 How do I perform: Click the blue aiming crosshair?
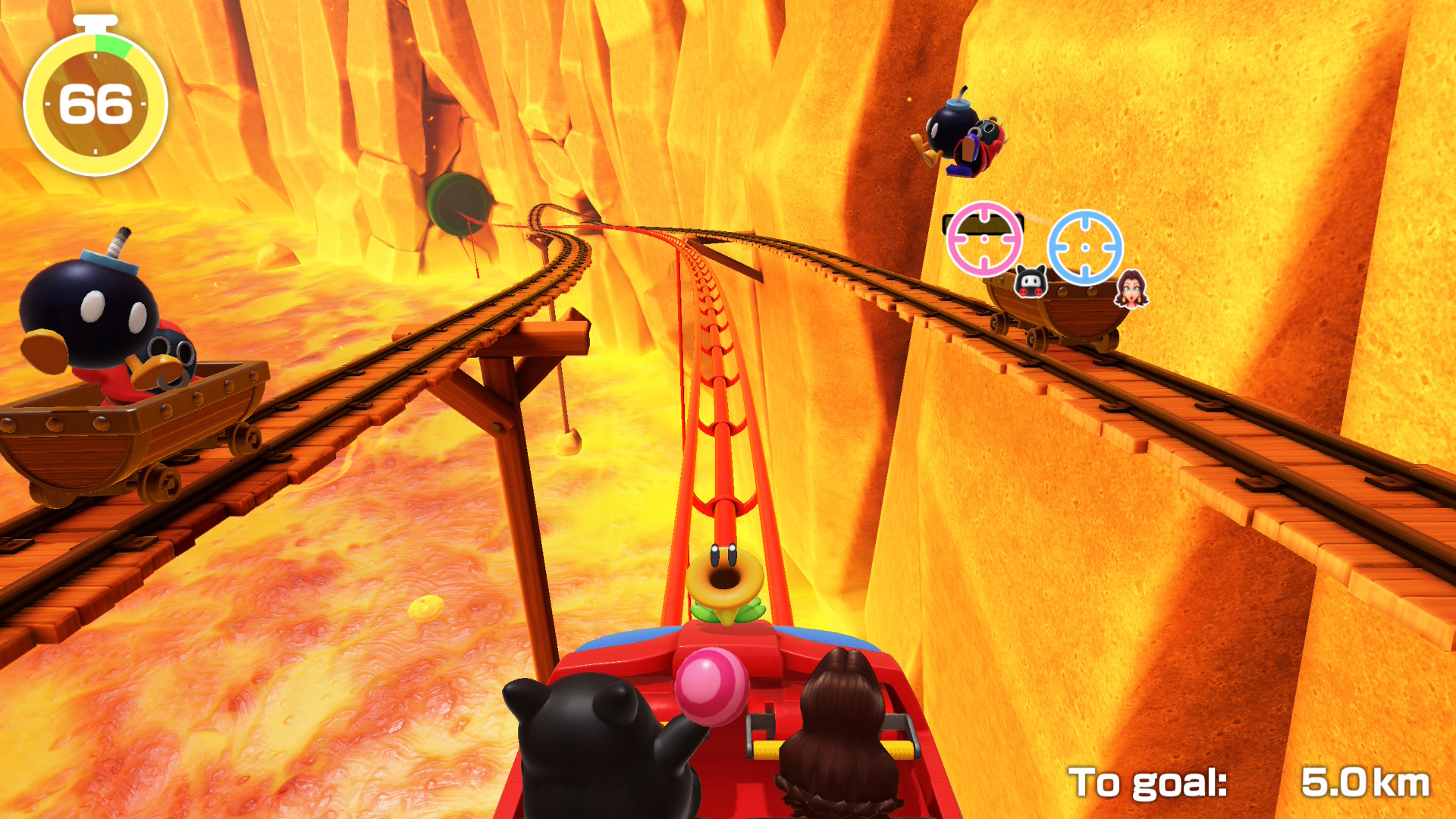1084,247
